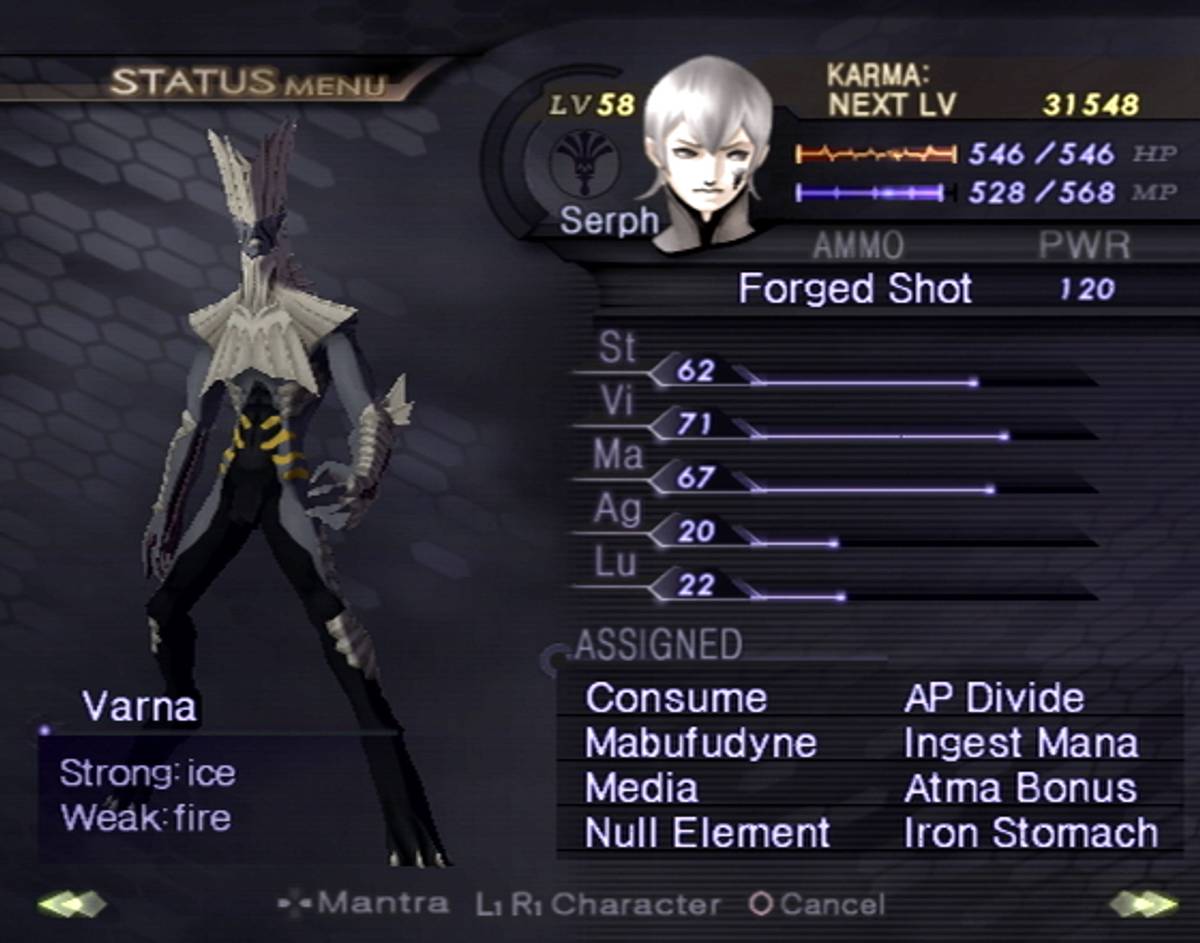Select the Forged Shot ammo row
Viewport: 1200px width, 943px height.
coord(855,290)
